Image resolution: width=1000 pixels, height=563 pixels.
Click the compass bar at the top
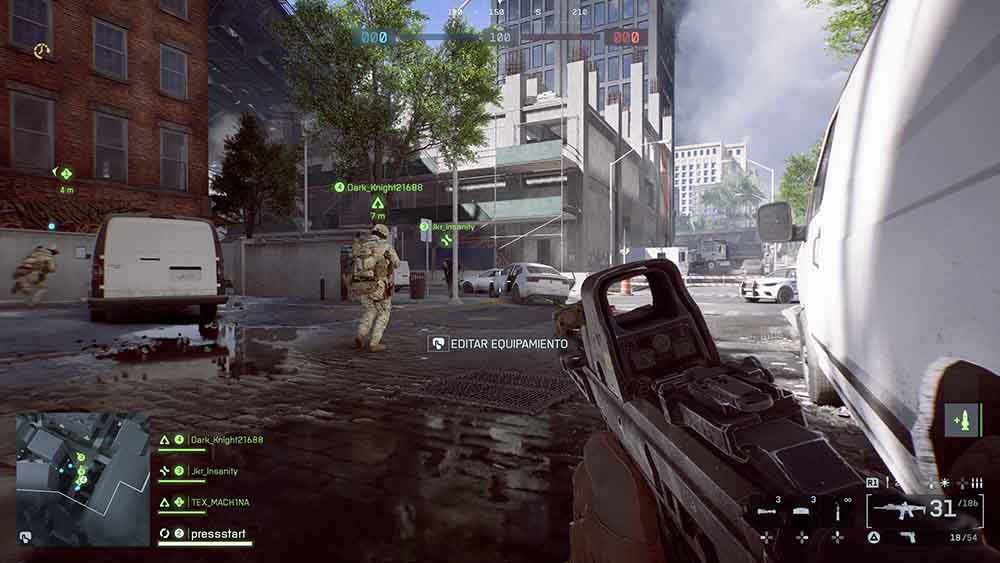click(x=499, y=14)
